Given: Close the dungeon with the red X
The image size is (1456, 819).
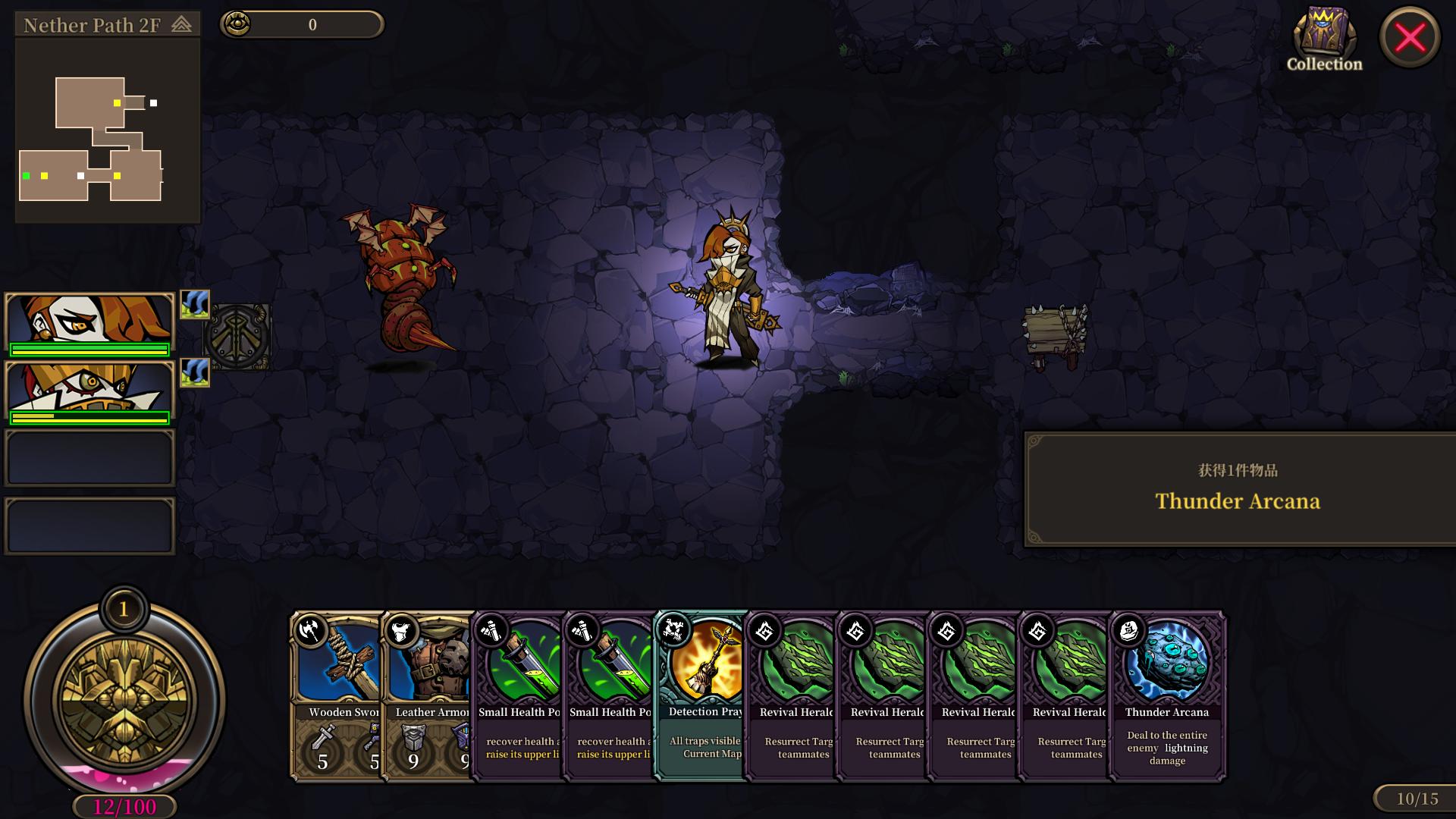Looking at the screenshot, I should [1410, 37].
